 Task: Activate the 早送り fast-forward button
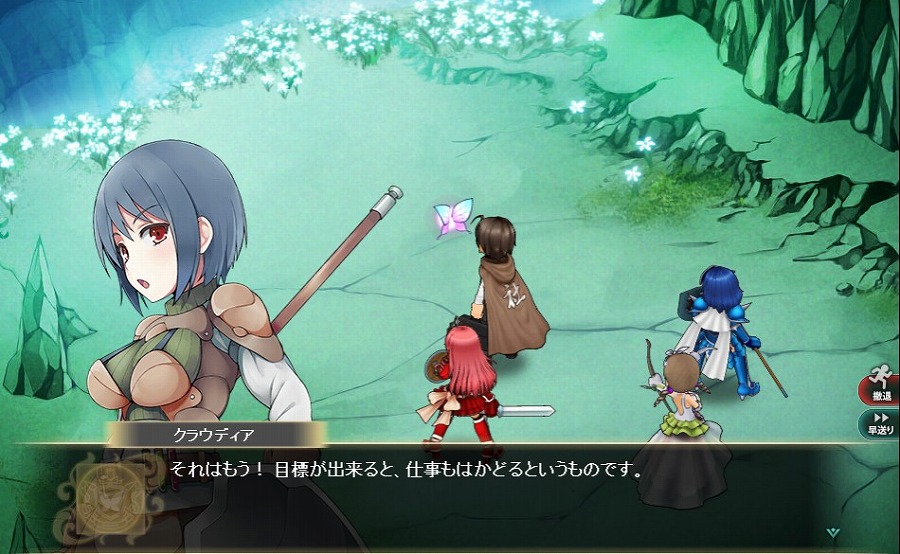tap(880, 423)
